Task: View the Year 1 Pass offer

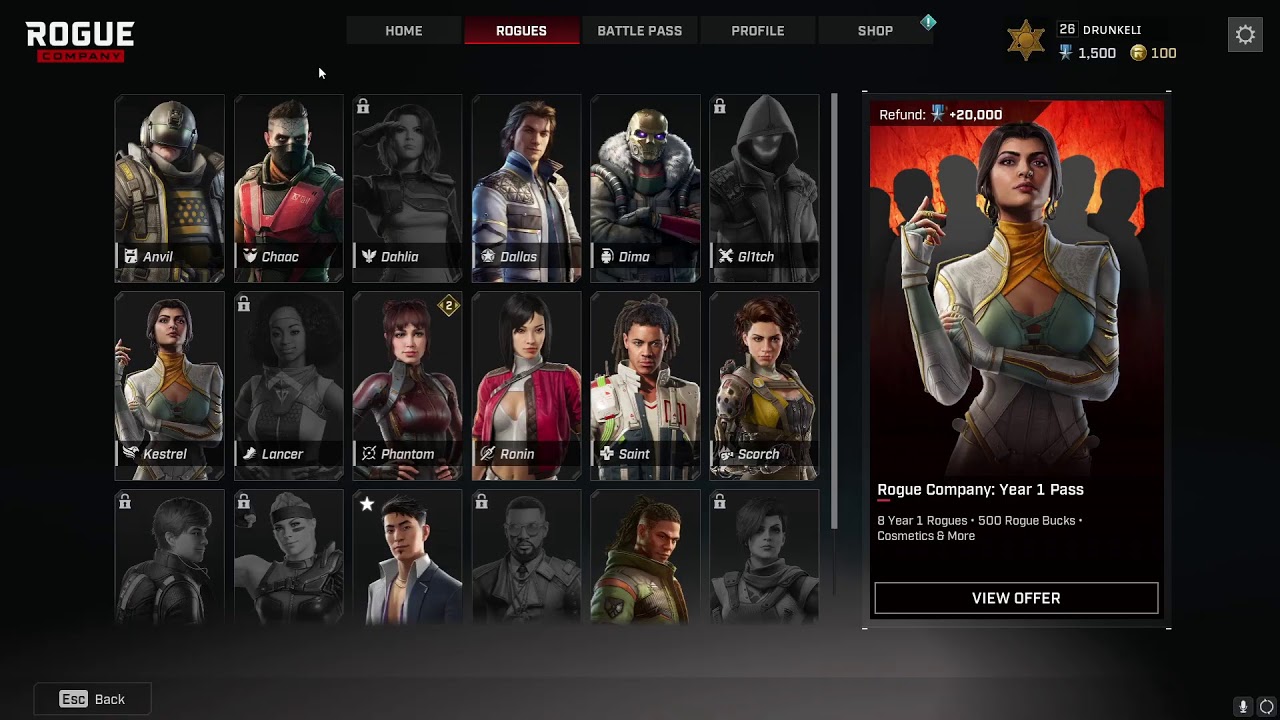Action: pyautogui.click(x=1016, y=598)
